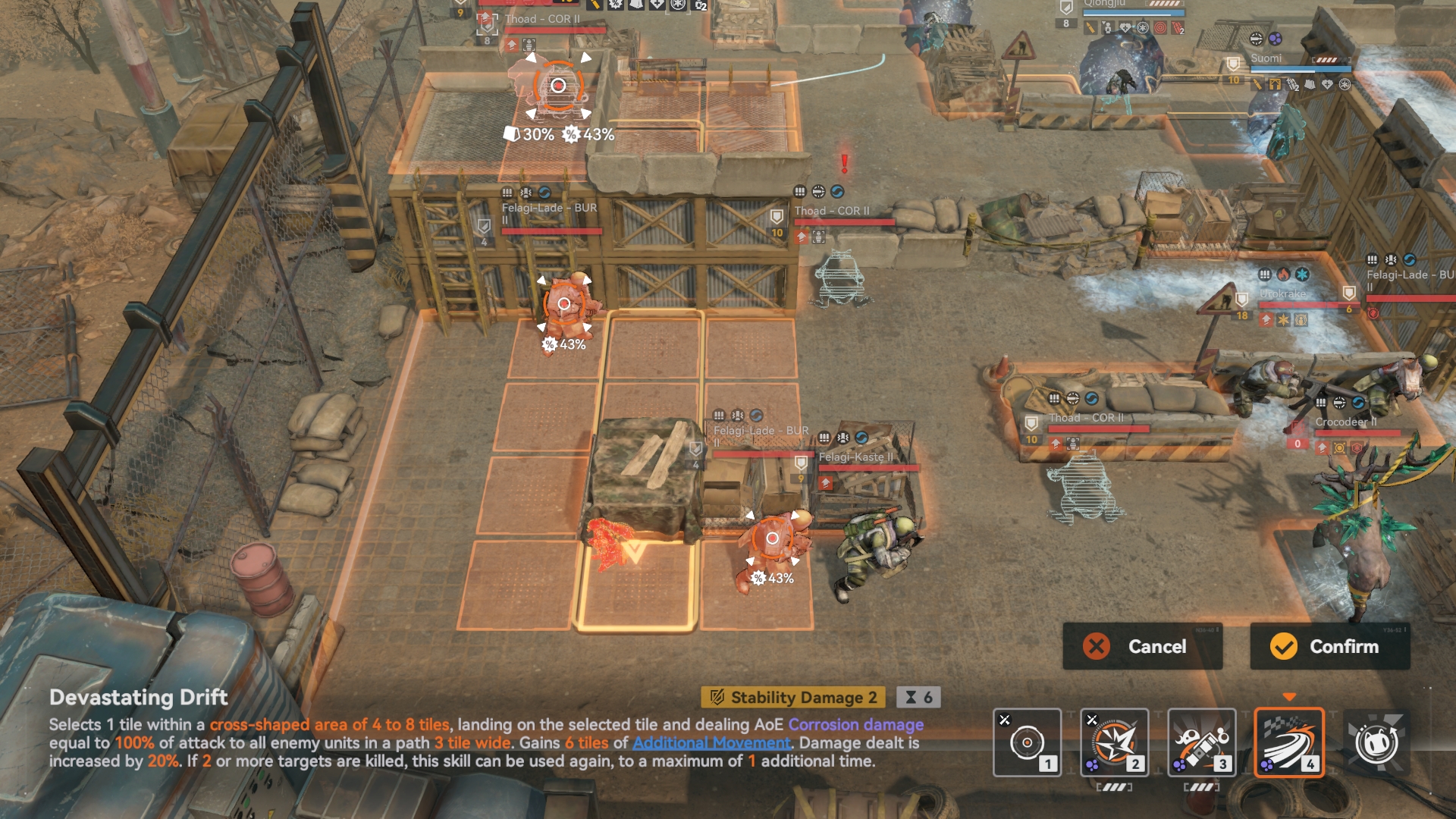
Task: Choose the starburst explosion skill numbered 2
Action: 1114,742
